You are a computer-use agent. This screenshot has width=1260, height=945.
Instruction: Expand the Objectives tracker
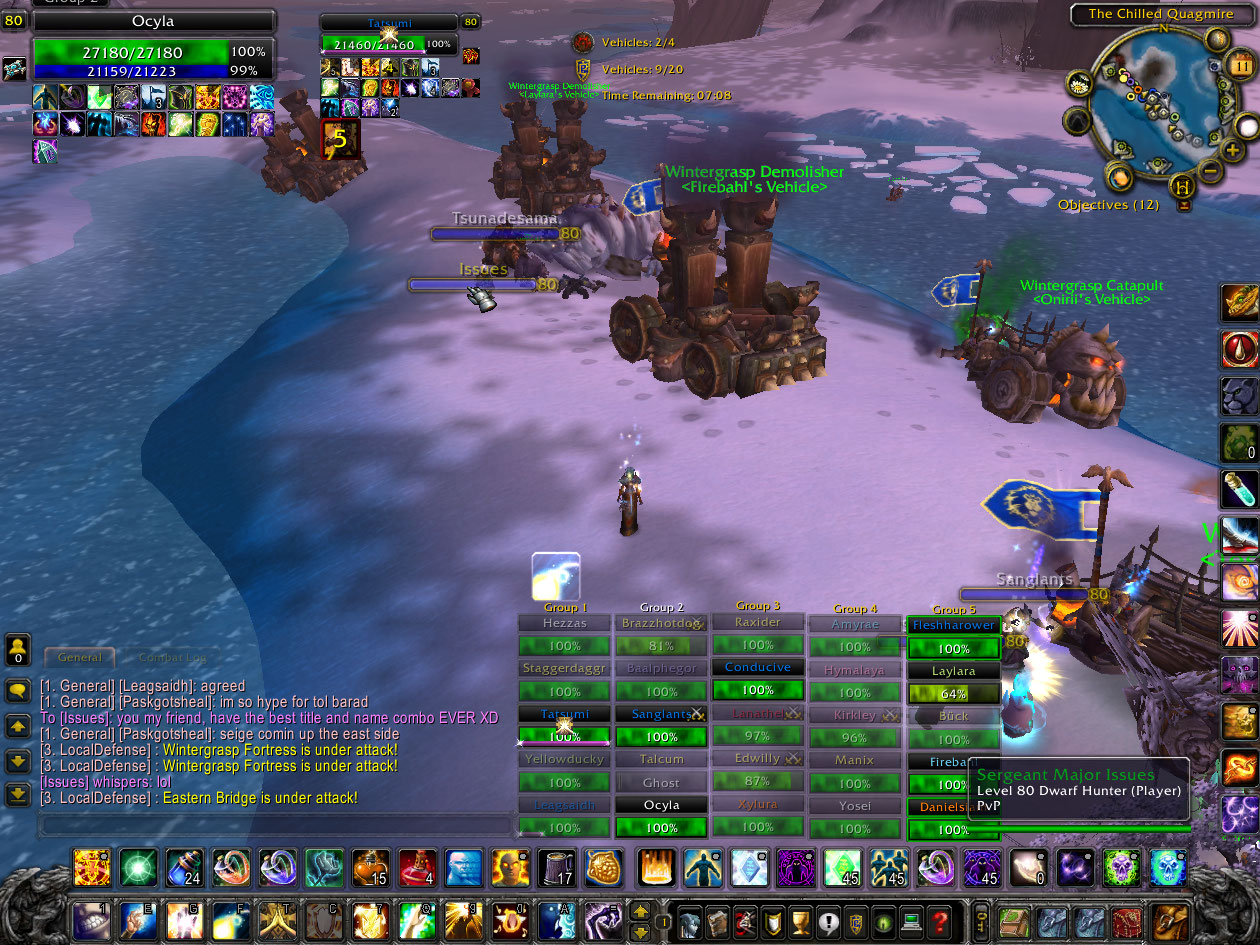1108,205
